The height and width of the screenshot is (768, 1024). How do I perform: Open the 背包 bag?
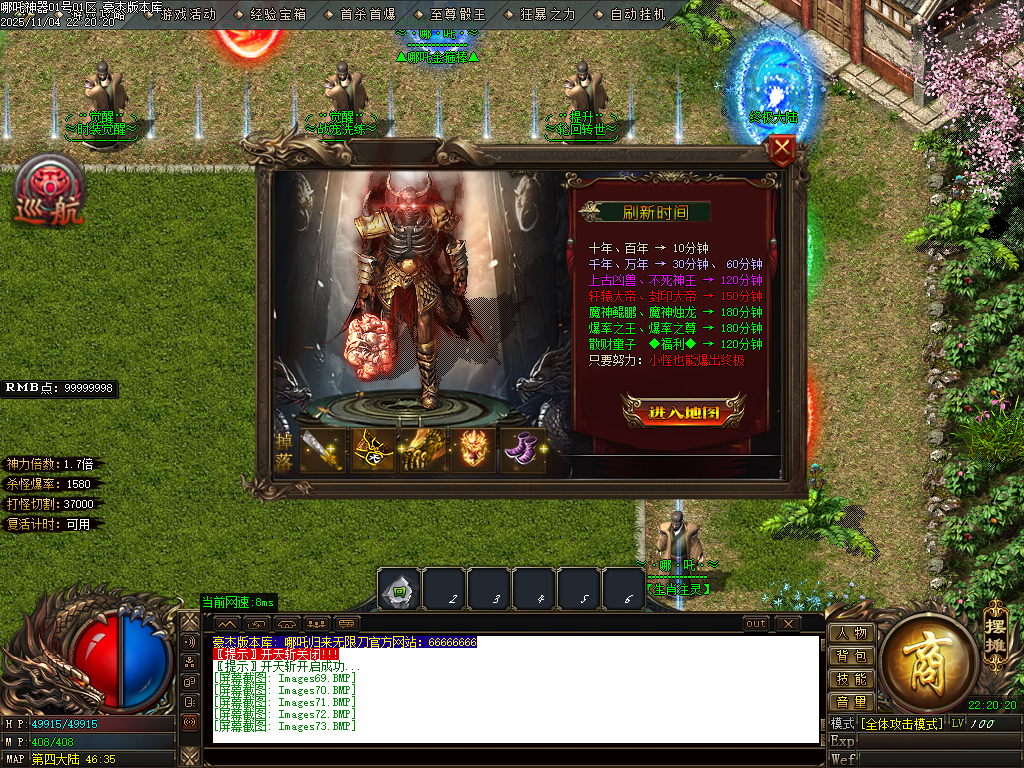tap(851, 656)
